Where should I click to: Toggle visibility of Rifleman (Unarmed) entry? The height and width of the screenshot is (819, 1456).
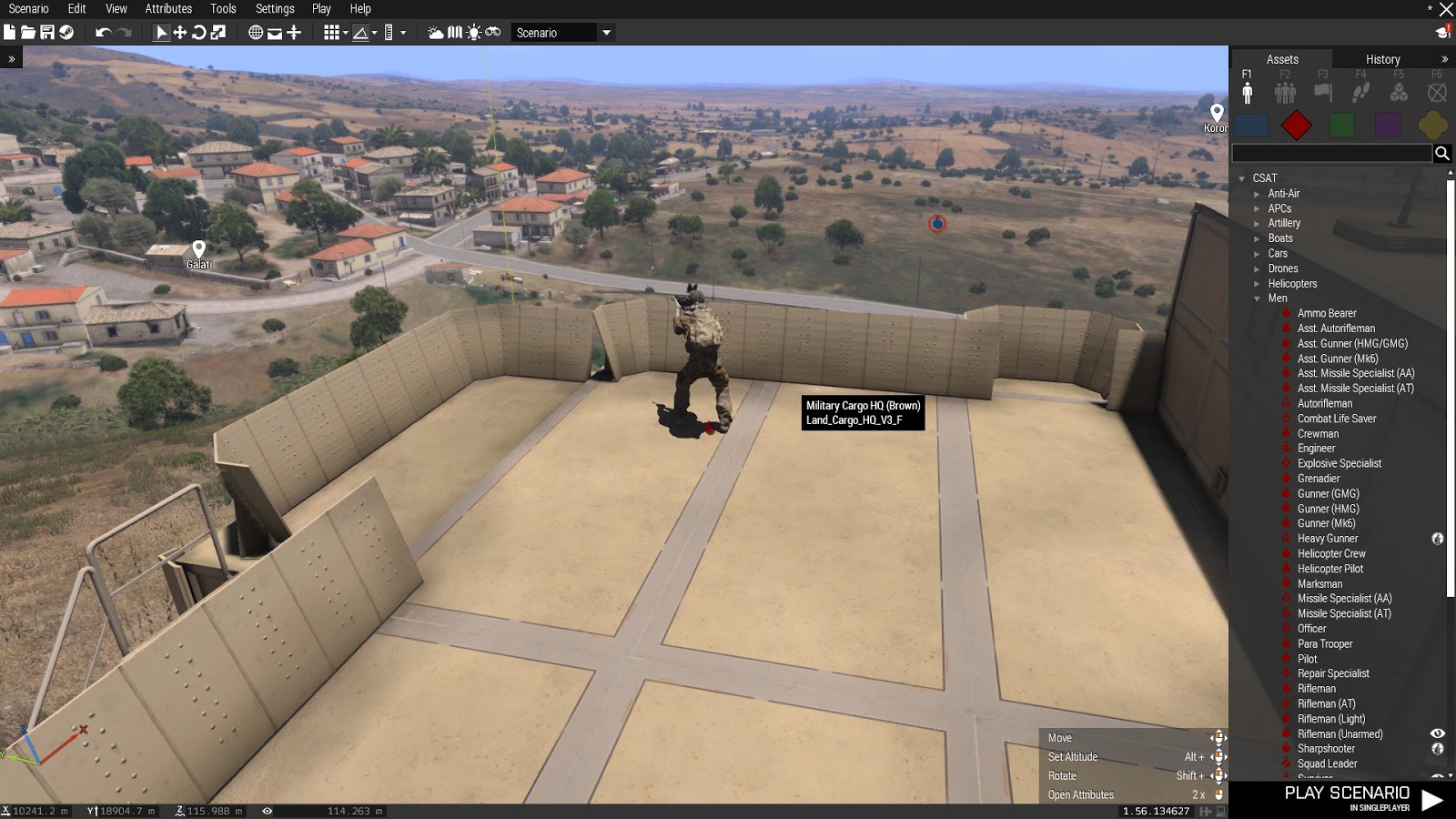coord(1438,733)
